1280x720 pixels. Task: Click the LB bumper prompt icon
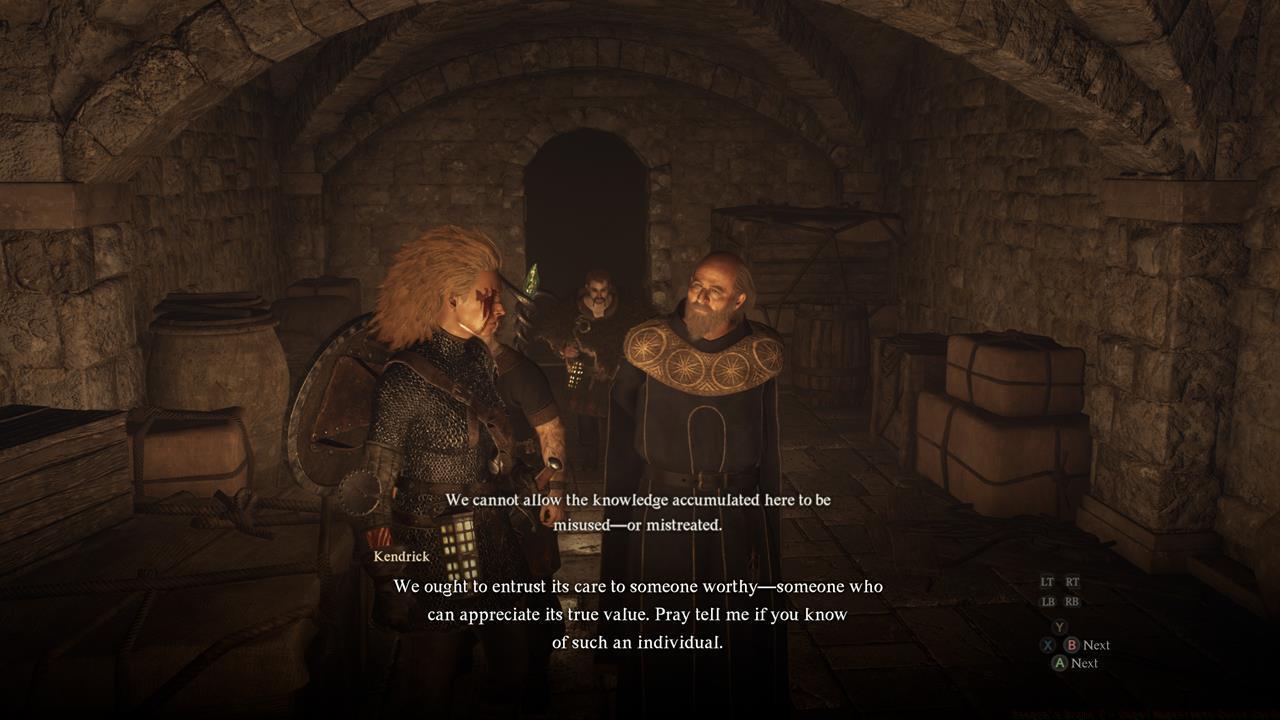(1048, 601)
